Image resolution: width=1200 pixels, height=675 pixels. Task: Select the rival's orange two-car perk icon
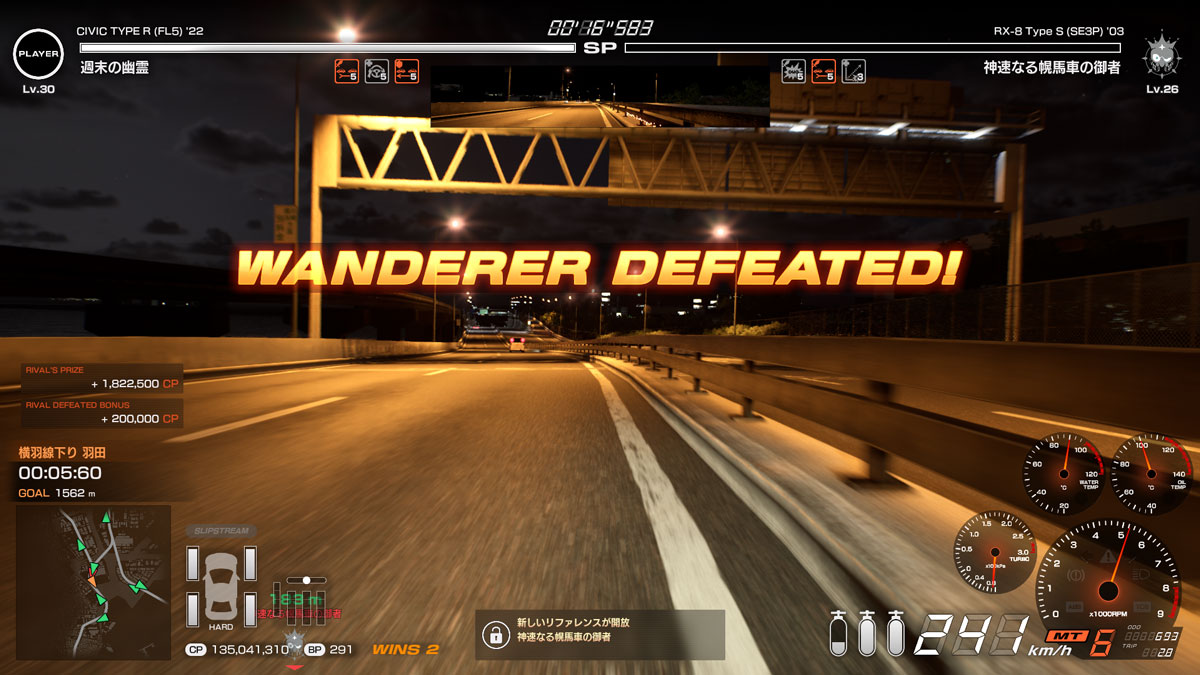(x=823, y=71)
